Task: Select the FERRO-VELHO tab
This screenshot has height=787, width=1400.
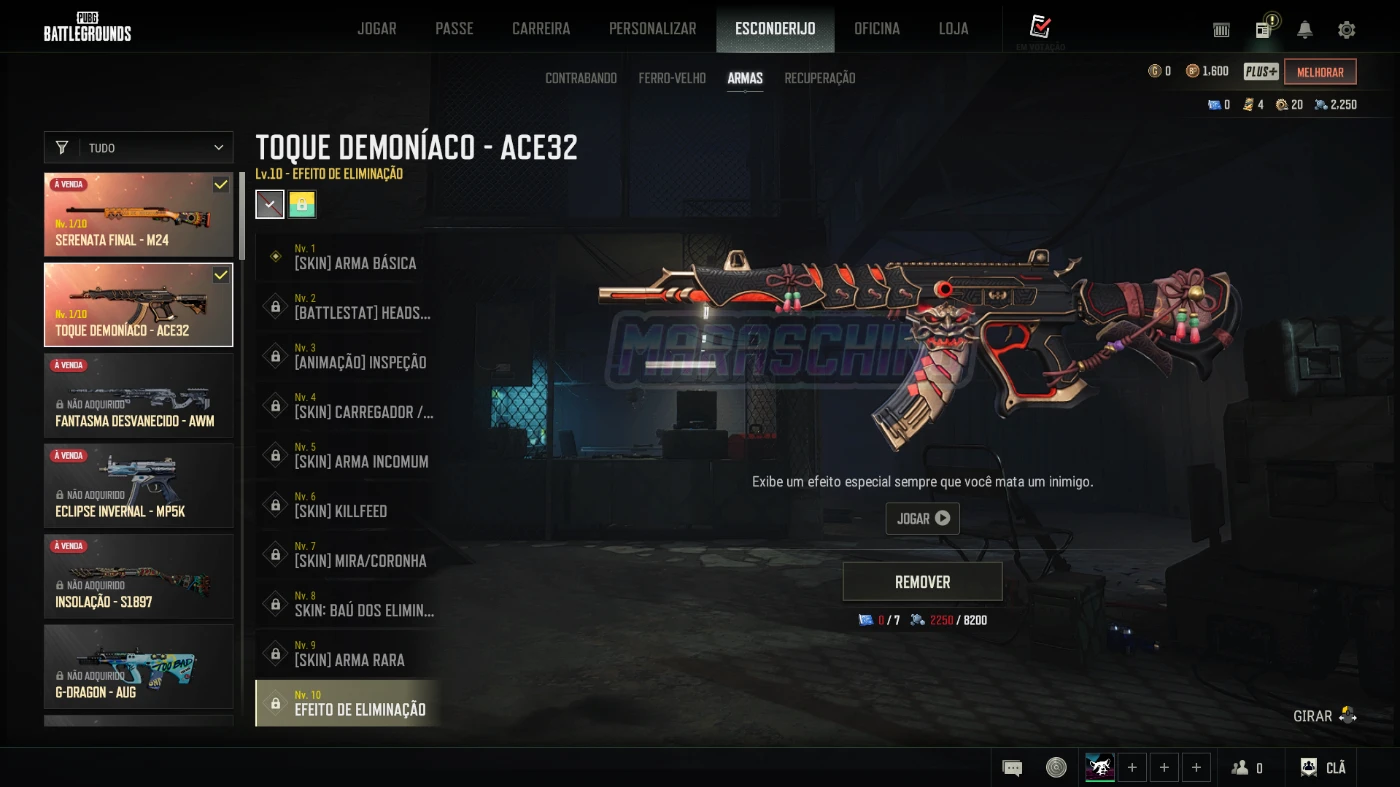Action: [672, 78]
